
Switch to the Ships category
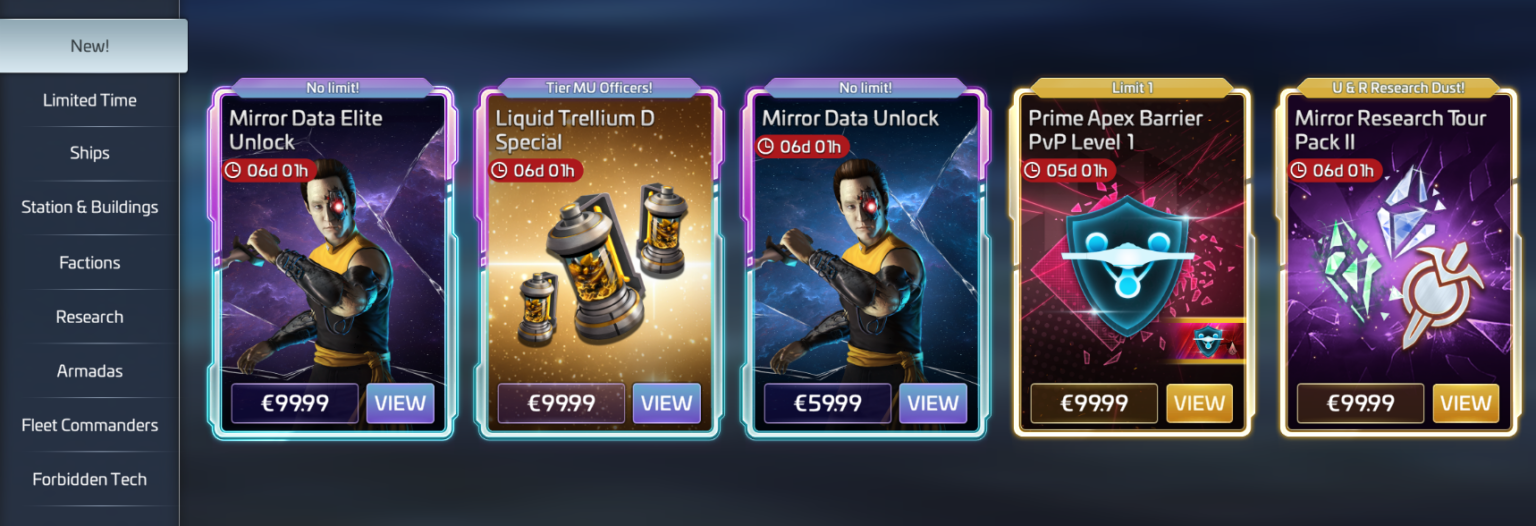coord(90,153)
